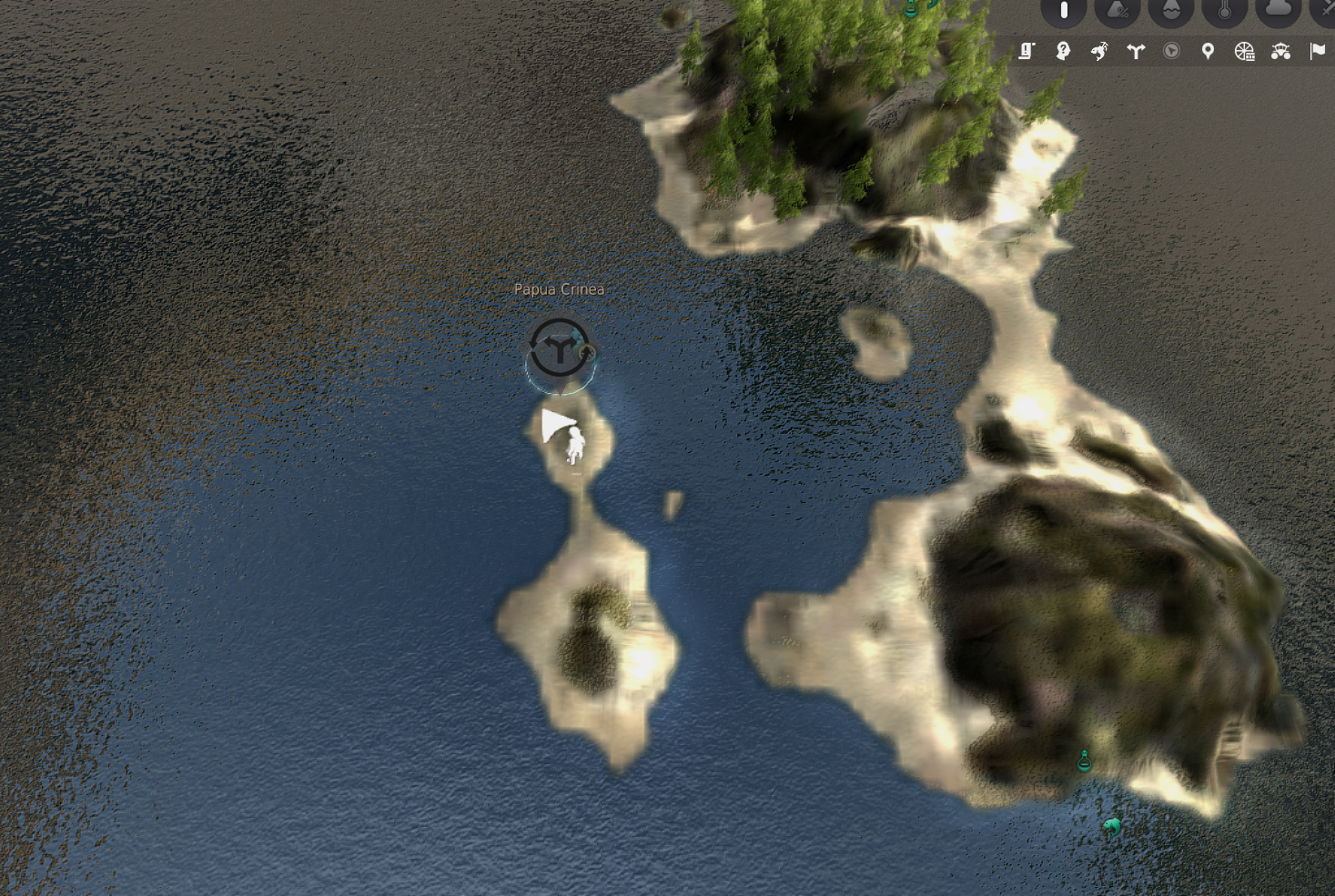Select the green fish map marker
The height and width of the screenshot is (896, 1335).
(1111, 826)
